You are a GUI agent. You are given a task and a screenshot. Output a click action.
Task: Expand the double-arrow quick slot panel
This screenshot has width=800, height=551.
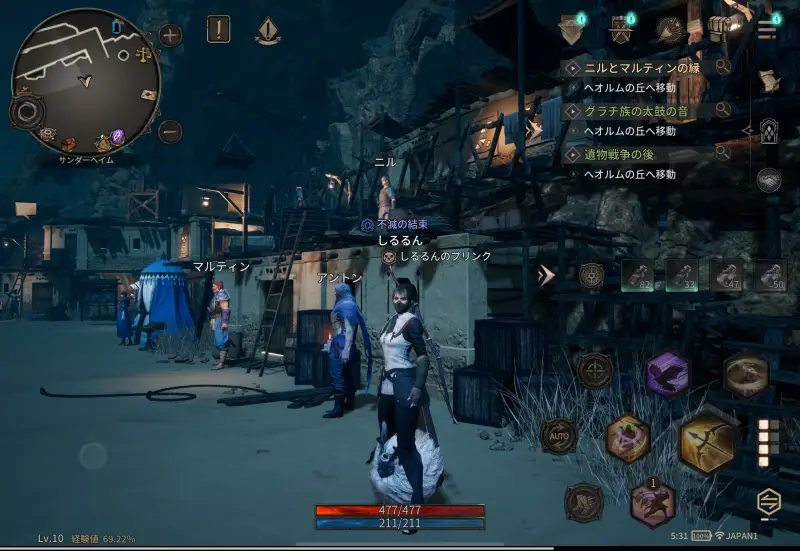point(546,275)
